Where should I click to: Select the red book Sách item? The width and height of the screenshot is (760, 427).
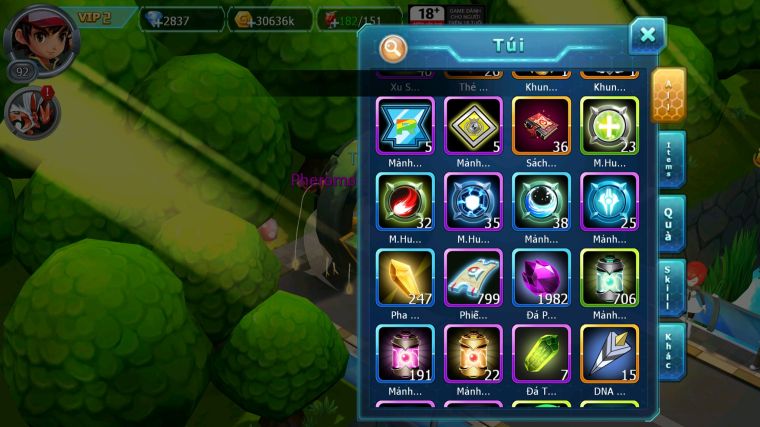[541, 125]
